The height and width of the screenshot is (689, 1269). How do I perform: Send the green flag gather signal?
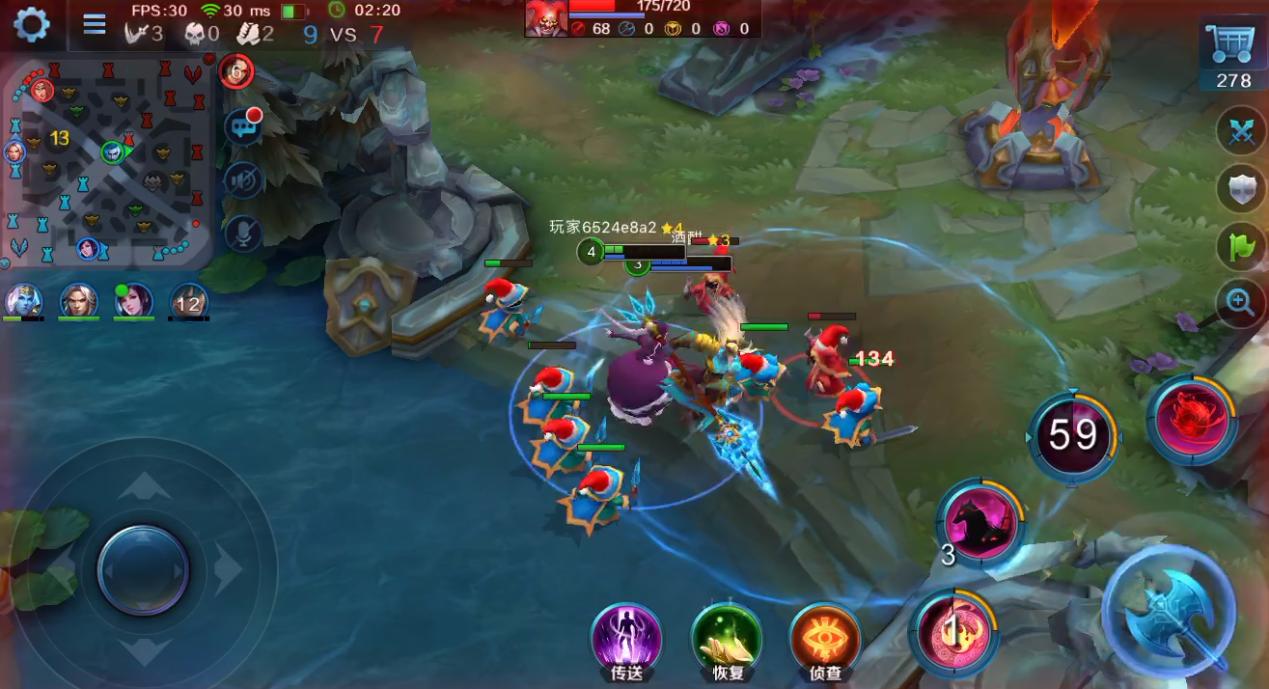(x=1241, y=245)
